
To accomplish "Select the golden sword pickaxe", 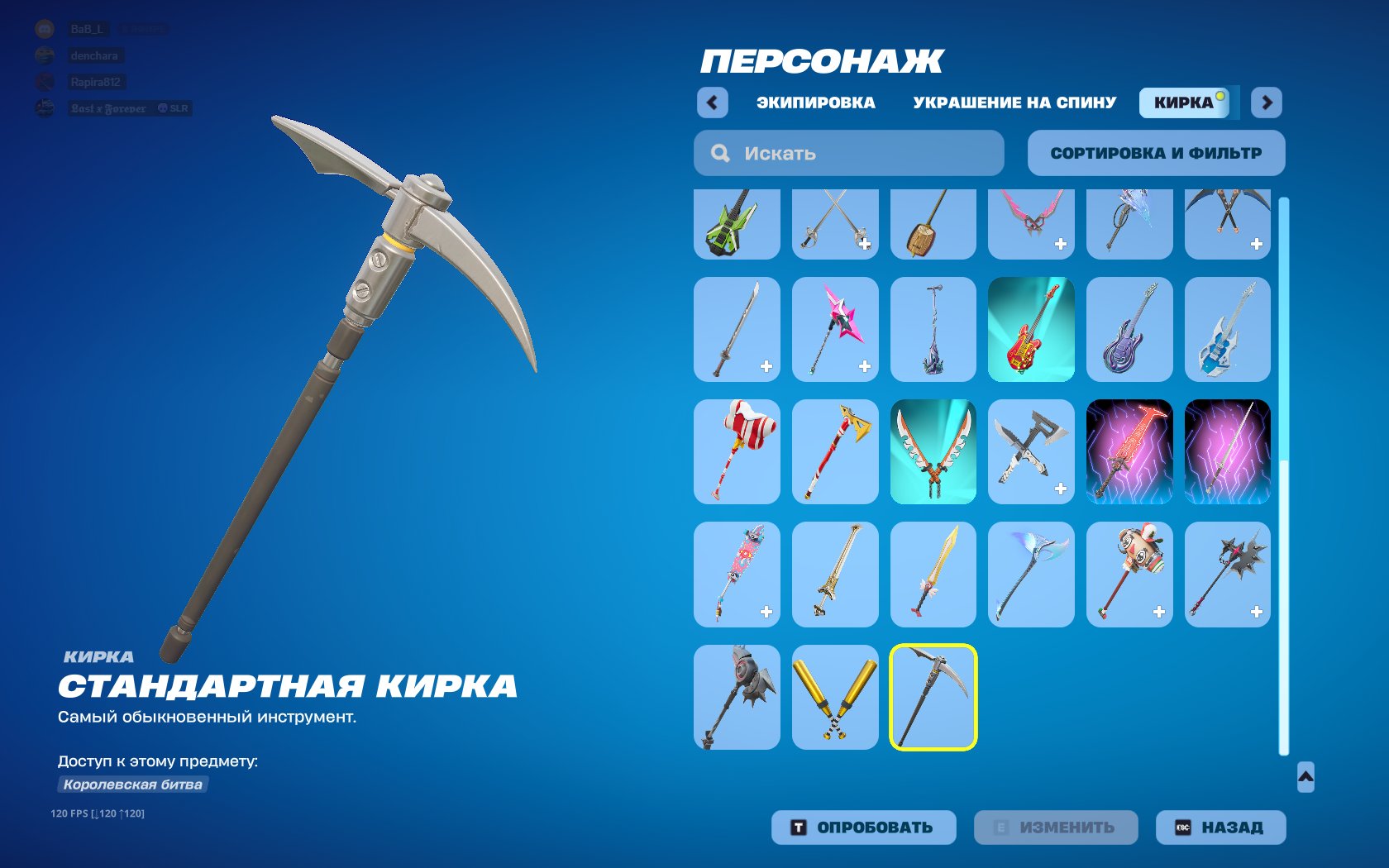I will [x=933, y=575].
